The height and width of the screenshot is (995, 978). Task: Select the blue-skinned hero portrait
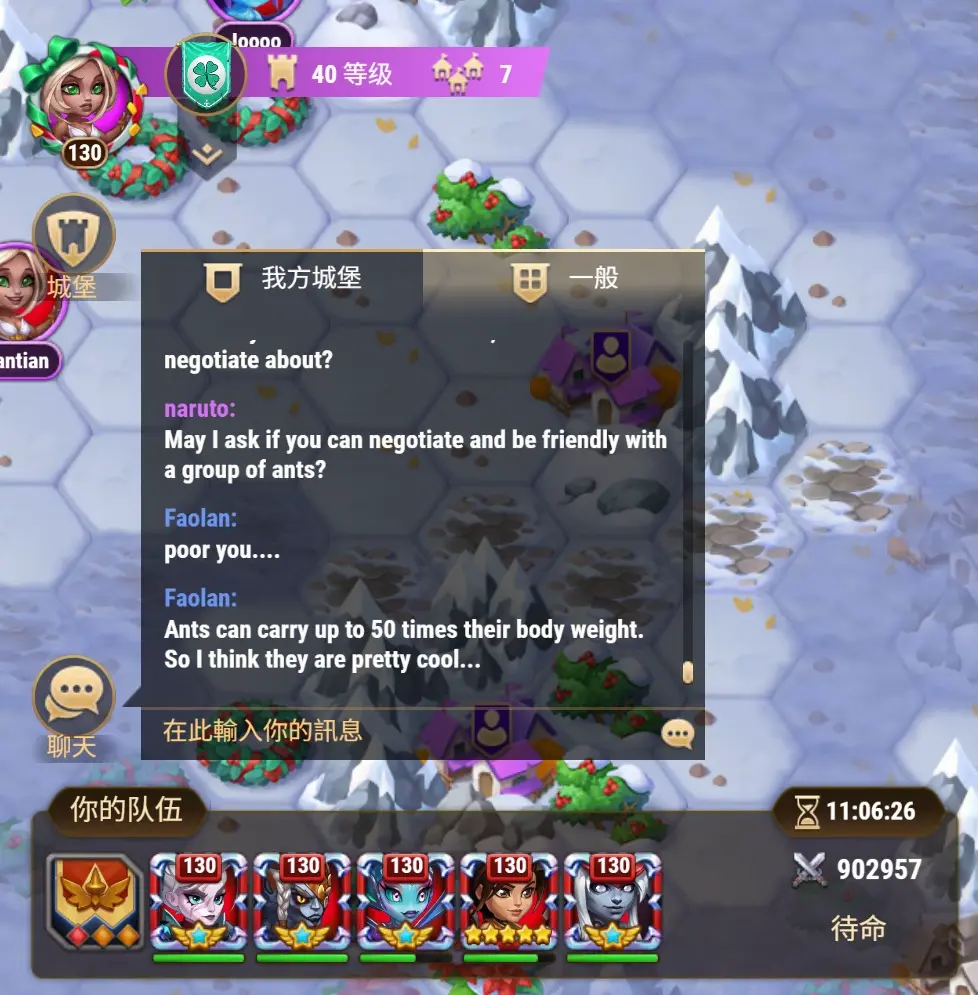point(405,902)
